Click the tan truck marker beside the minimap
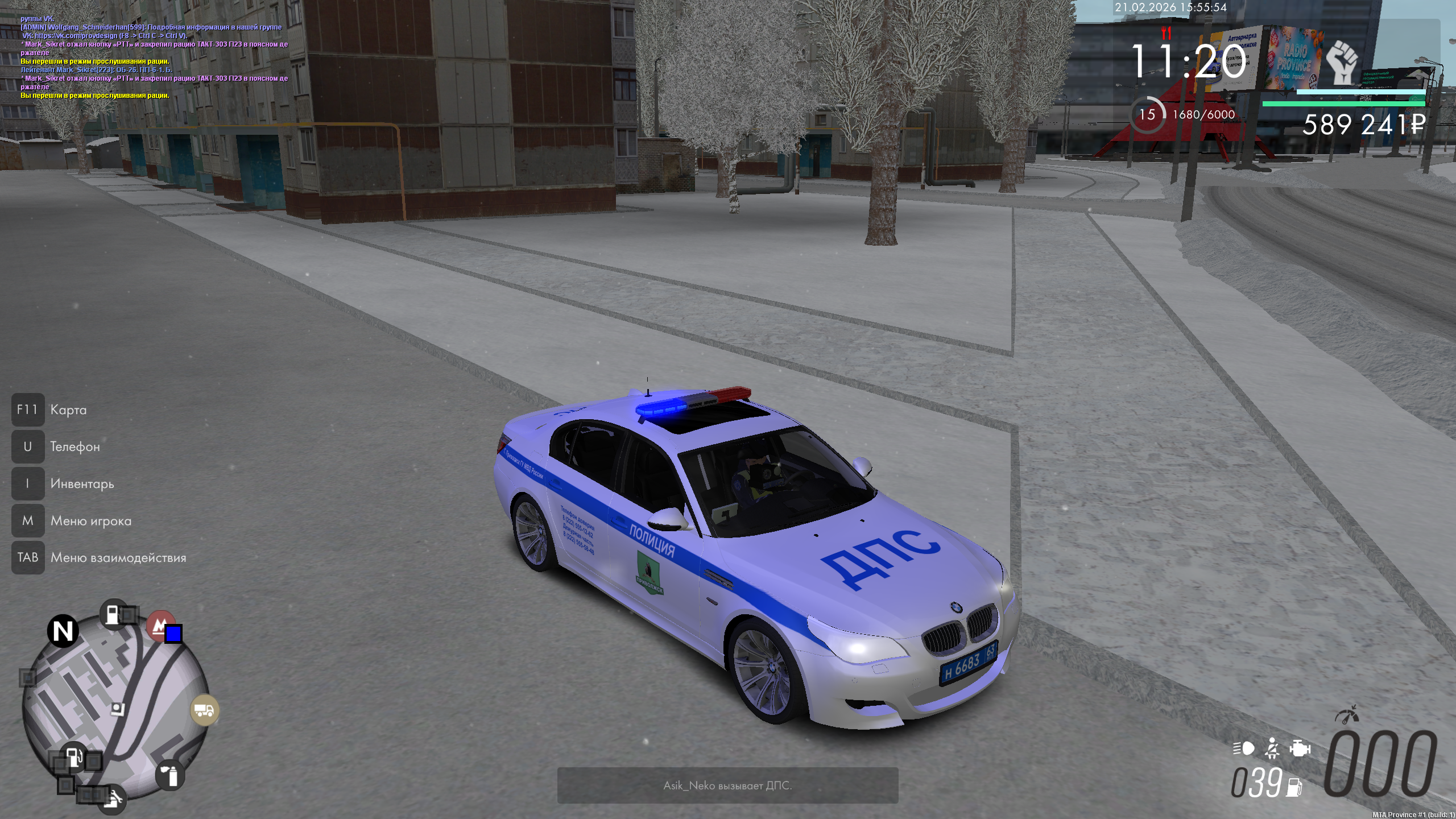Screen dimensions: 1456x819 (204, 710)
